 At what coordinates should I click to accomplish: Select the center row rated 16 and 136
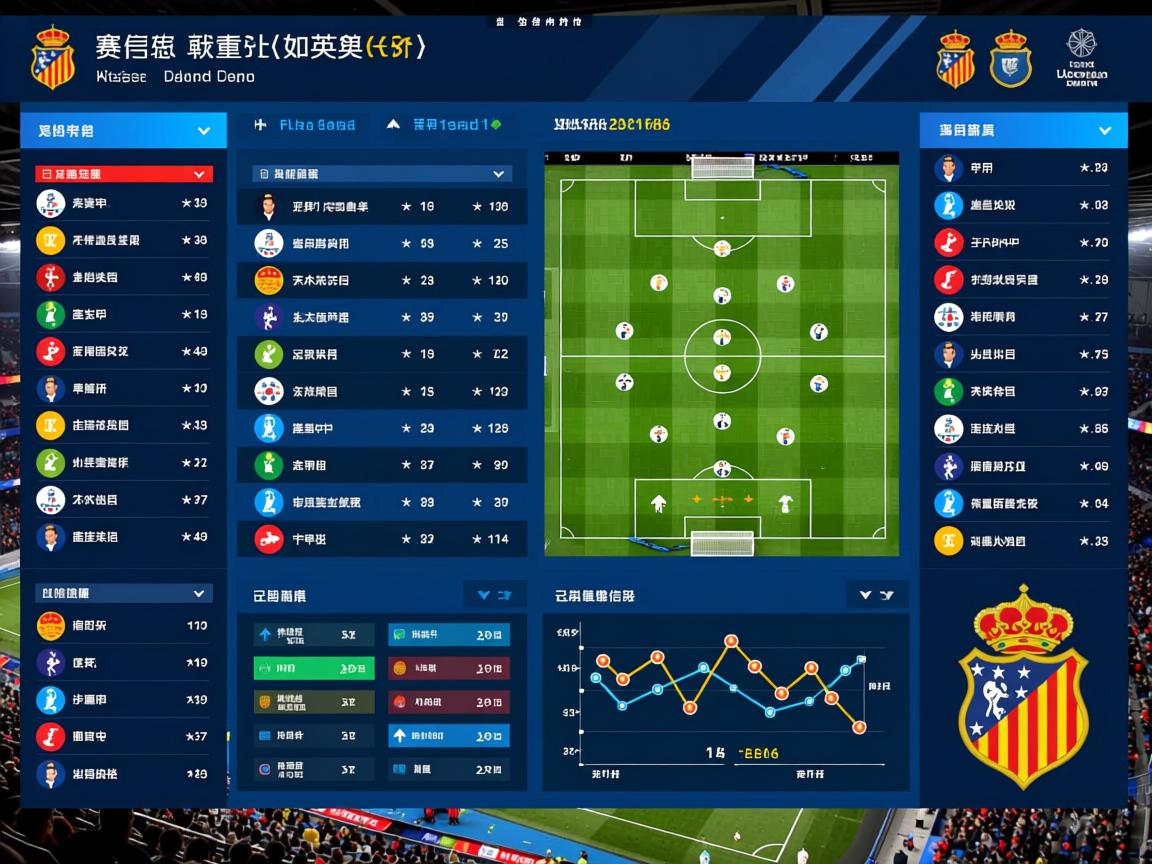pos(382,207)
